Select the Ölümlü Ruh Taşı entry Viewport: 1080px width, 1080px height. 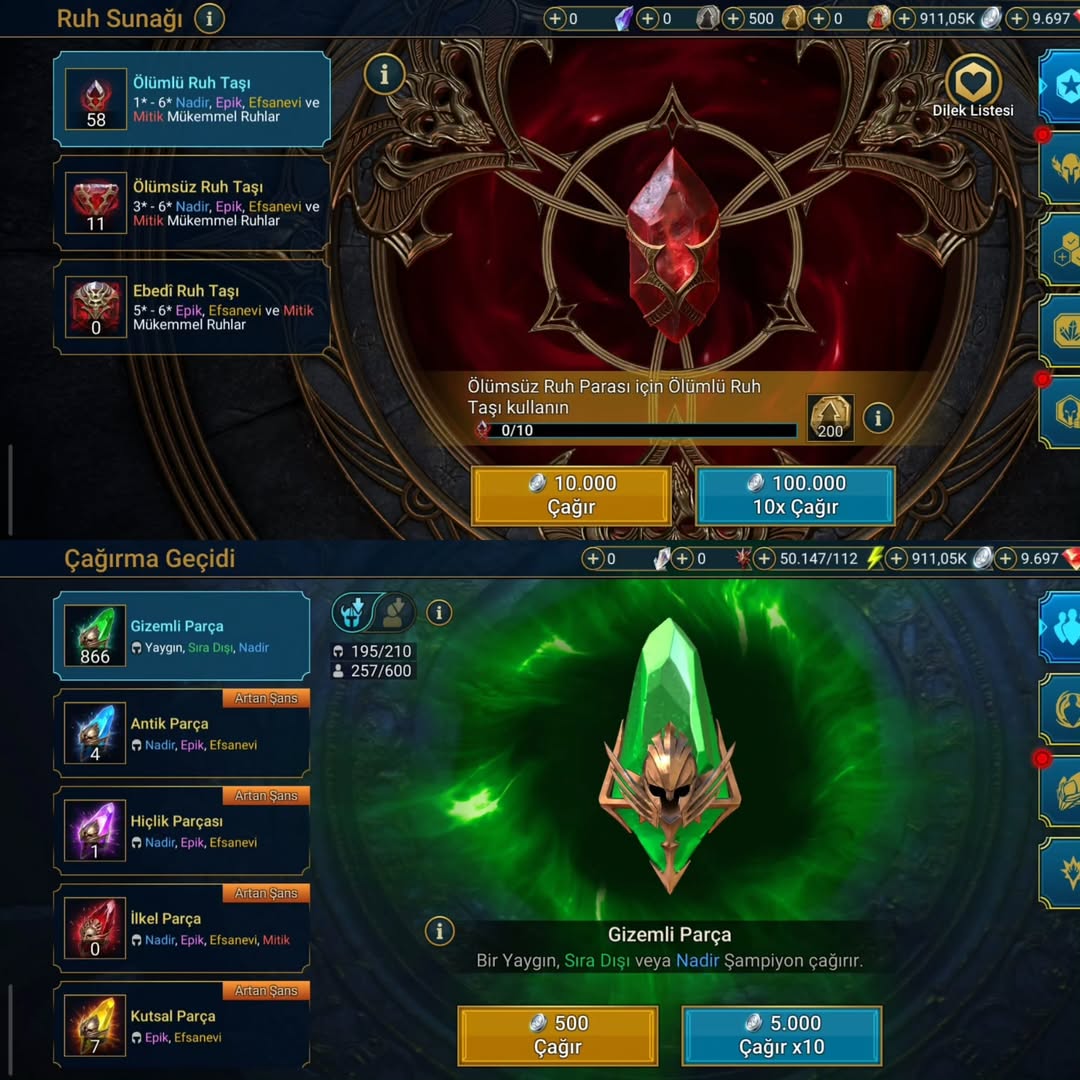(192, 99)
